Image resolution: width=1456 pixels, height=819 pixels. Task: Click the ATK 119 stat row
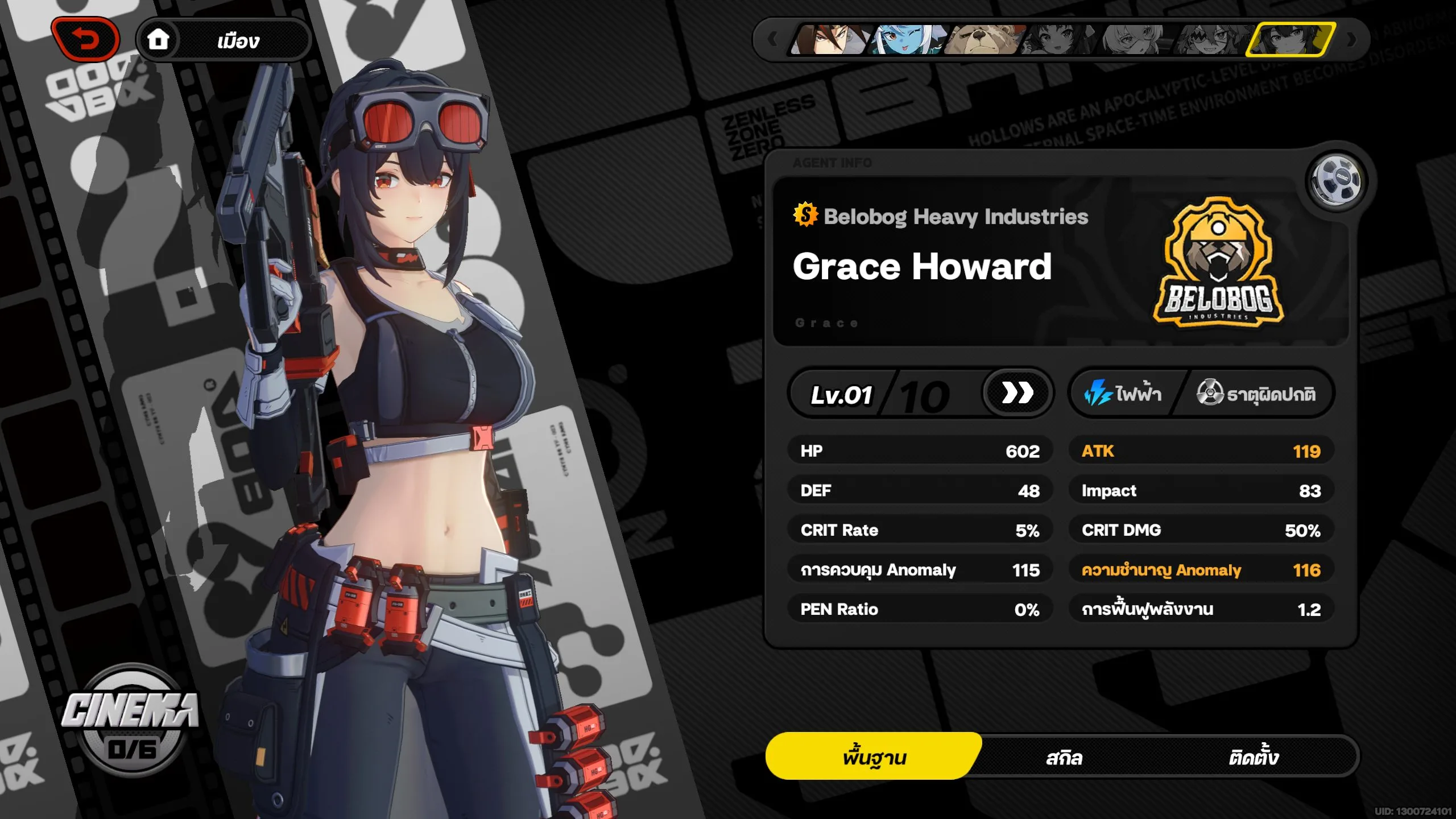1200,450
